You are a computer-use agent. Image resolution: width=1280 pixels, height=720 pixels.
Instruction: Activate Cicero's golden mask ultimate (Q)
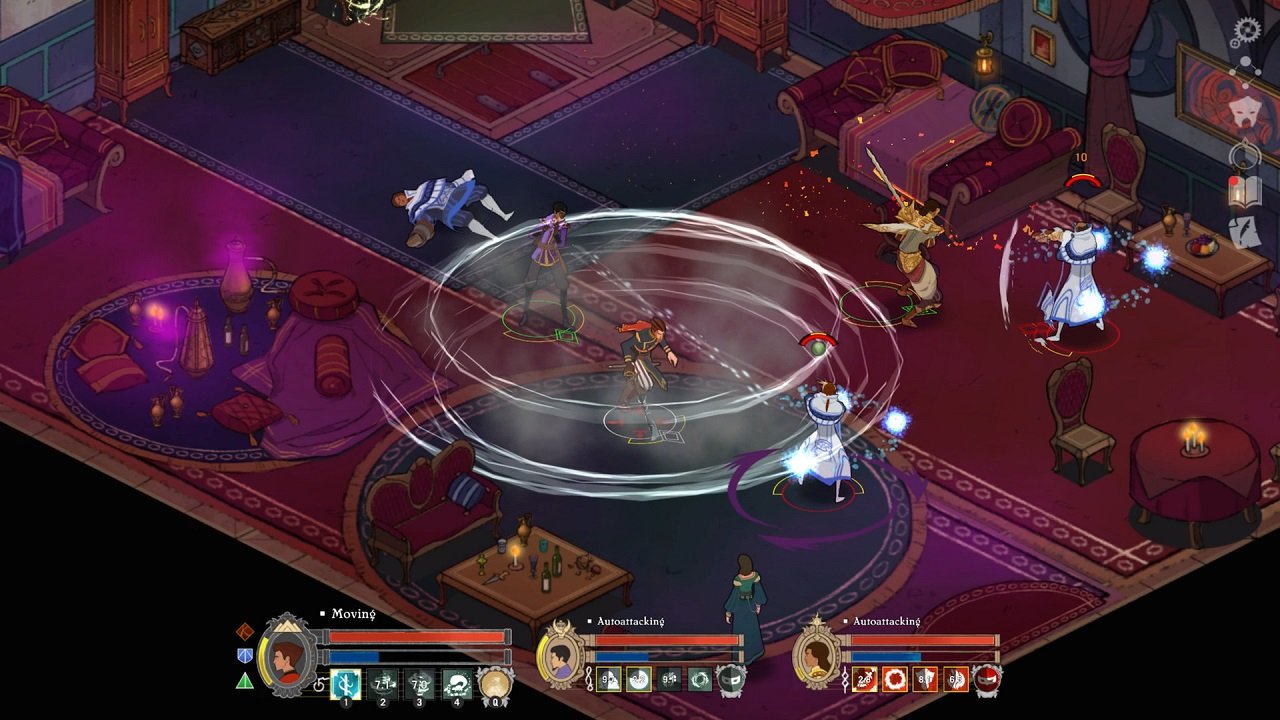(x=494, y=684)
